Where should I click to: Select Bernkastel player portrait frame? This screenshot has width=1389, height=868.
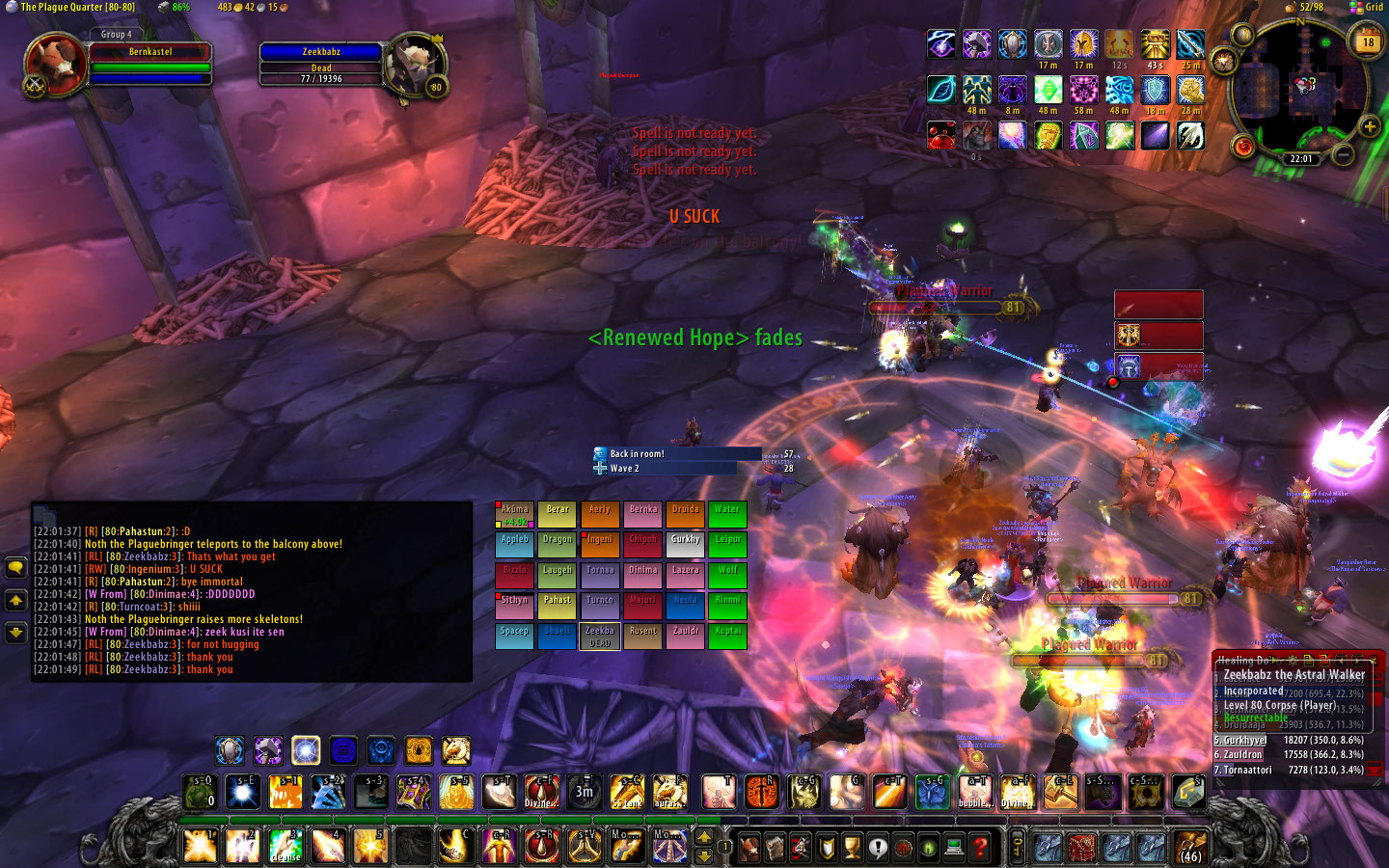(x=56, y=66)
